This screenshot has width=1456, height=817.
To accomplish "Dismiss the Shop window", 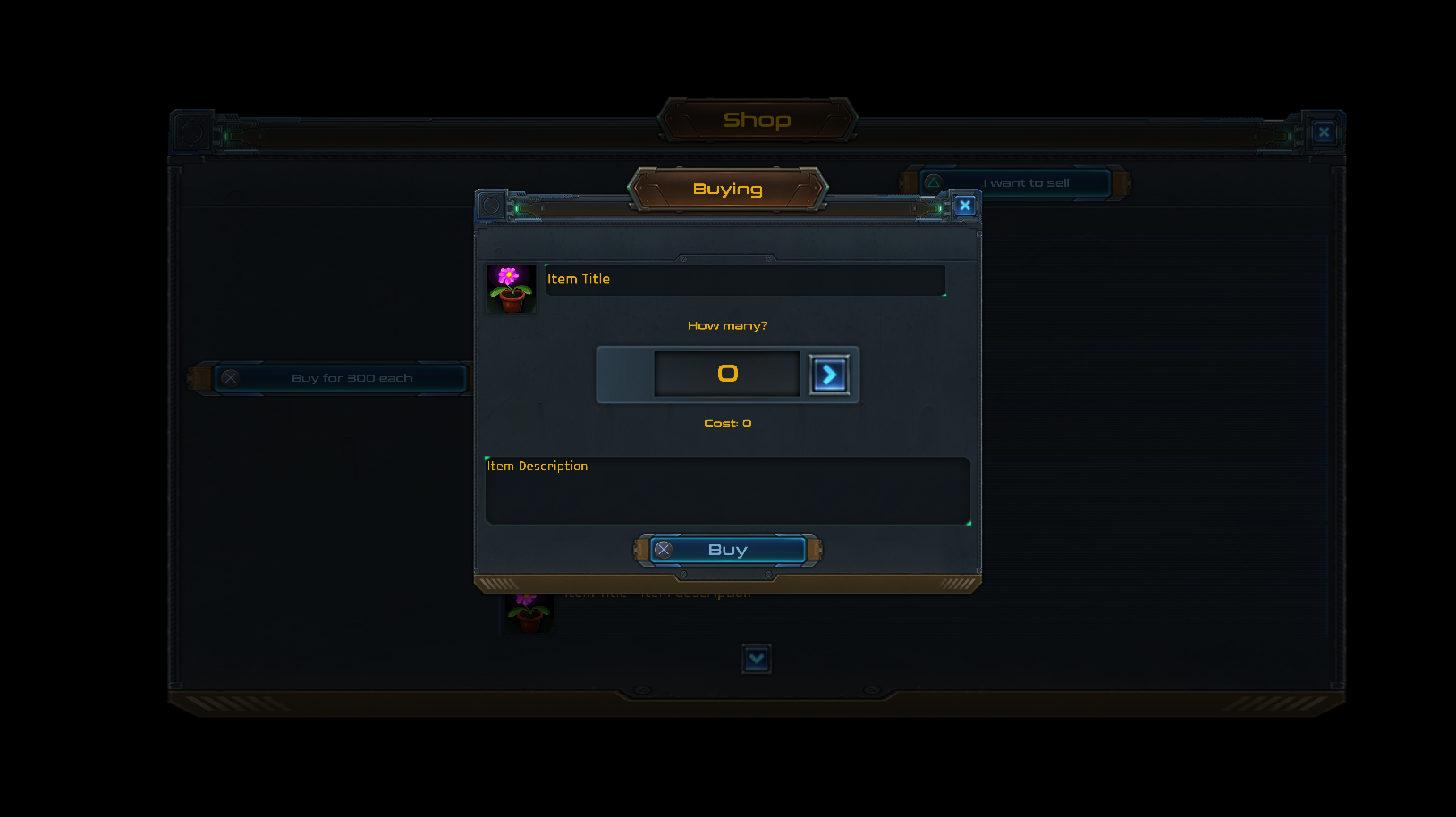I will pos(1323,131).
